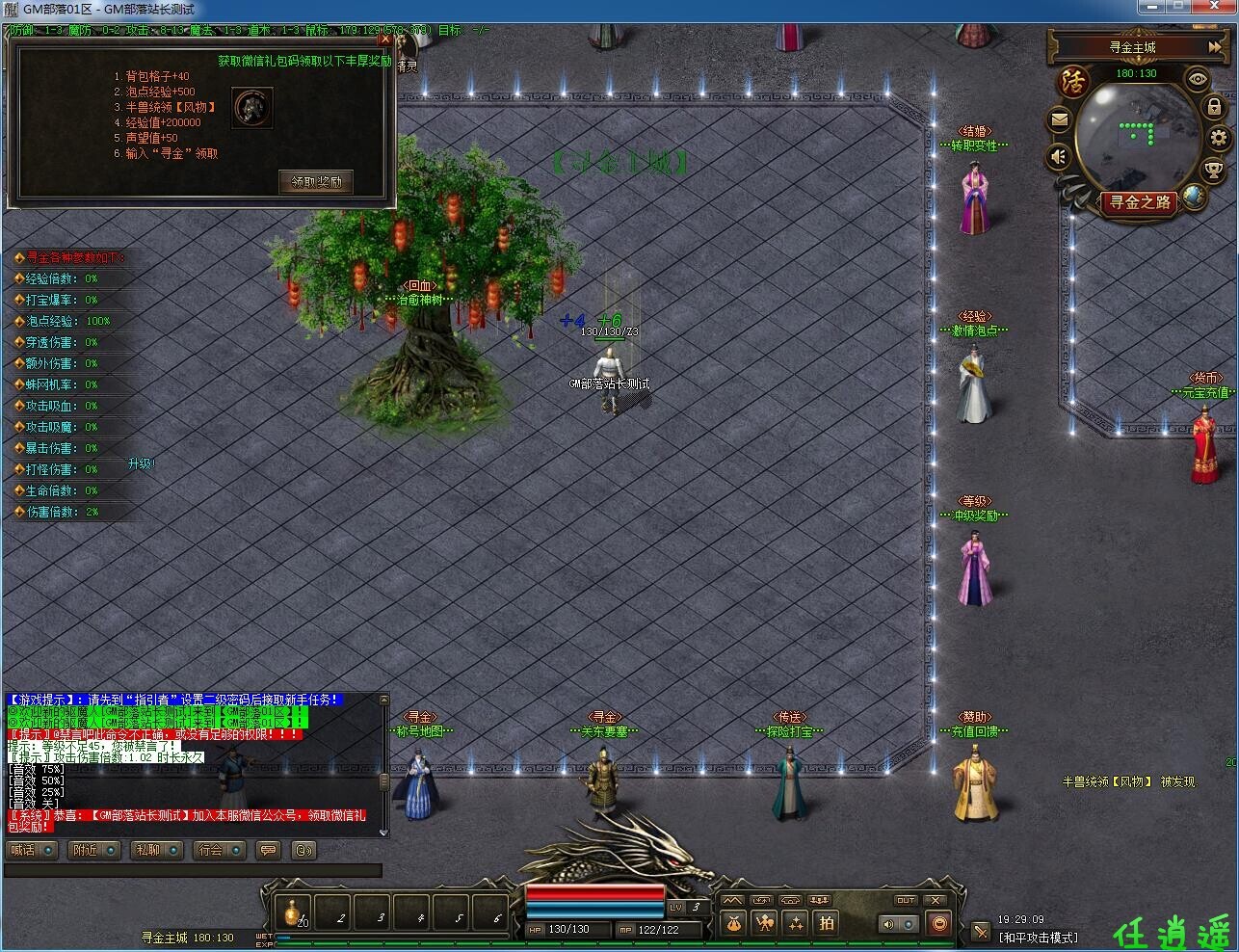This screenshot has width=1239, height=952.
Task: Open the world map globe icon
Action: tap(1195, 197)
